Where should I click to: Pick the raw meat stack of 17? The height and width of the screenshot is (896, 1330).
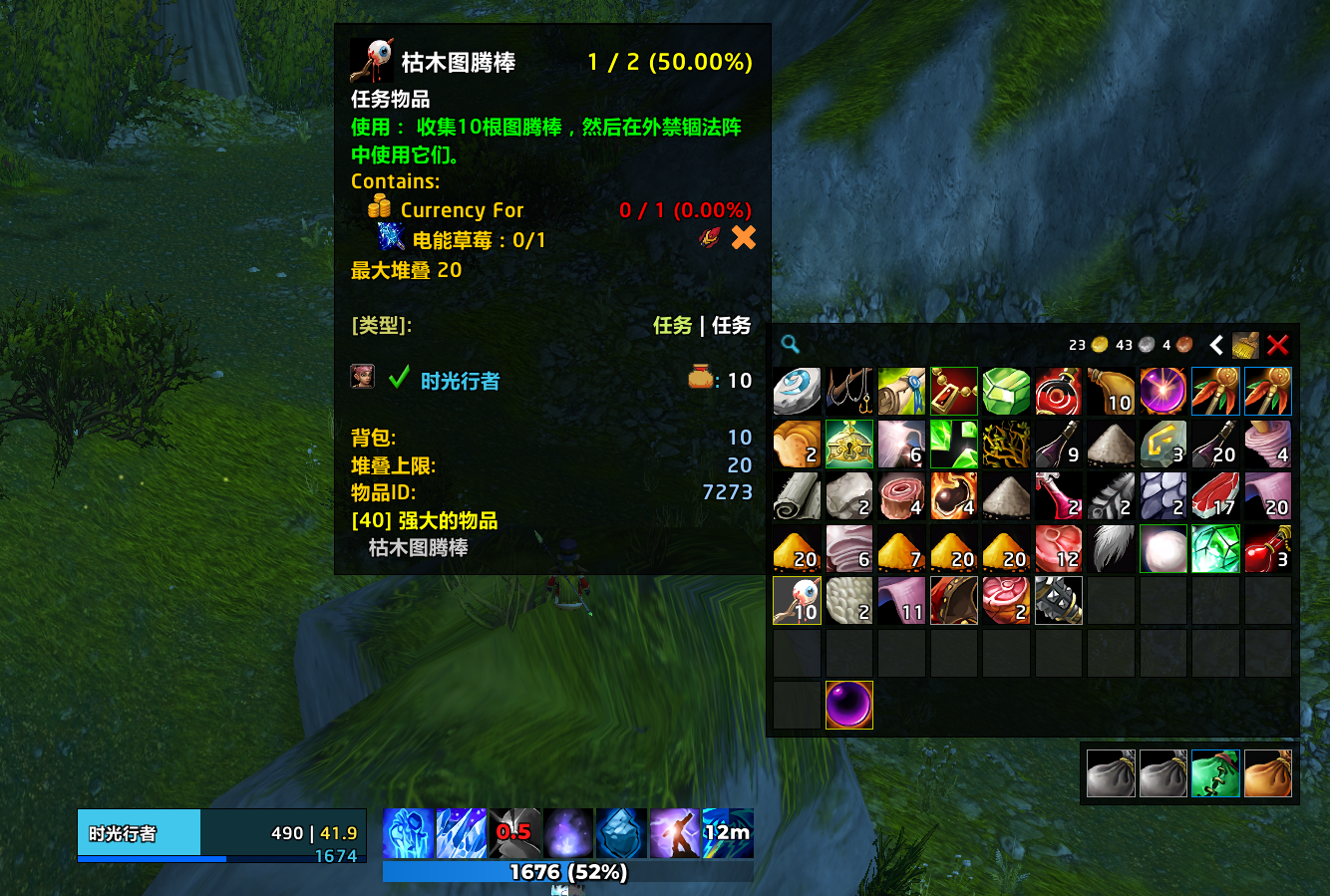tap(1215, 495)
